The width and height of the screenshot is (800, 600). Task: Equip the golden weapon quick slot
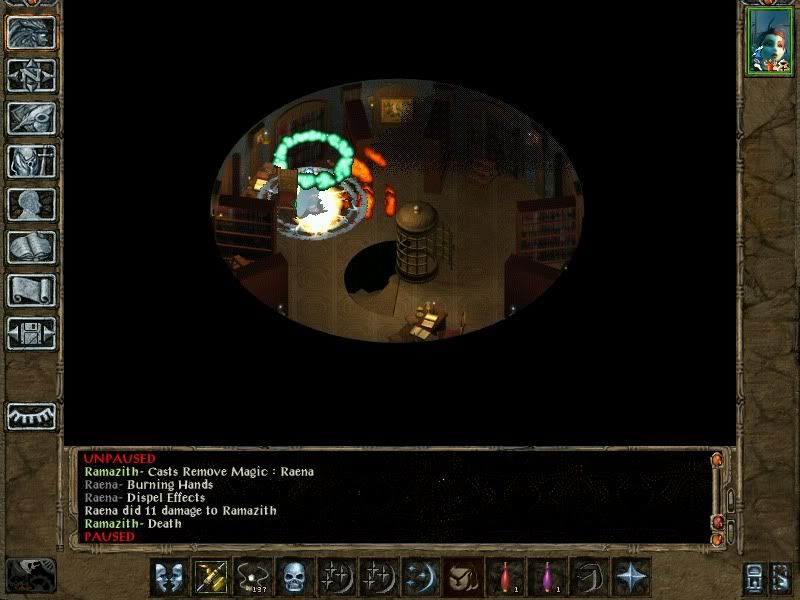pyautogui.click(x=211, y=577)
